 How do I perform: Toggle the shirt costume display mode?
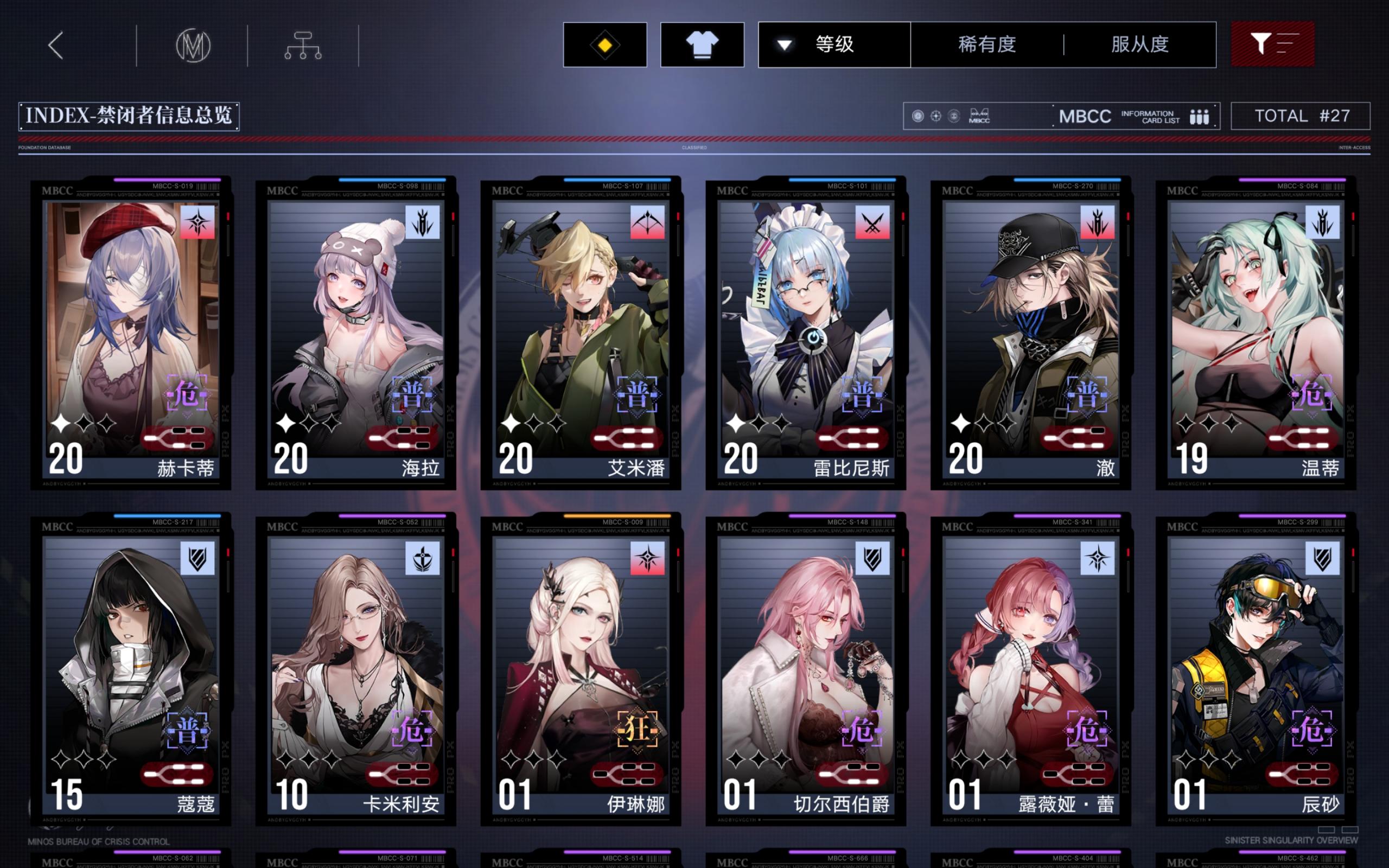702,45
